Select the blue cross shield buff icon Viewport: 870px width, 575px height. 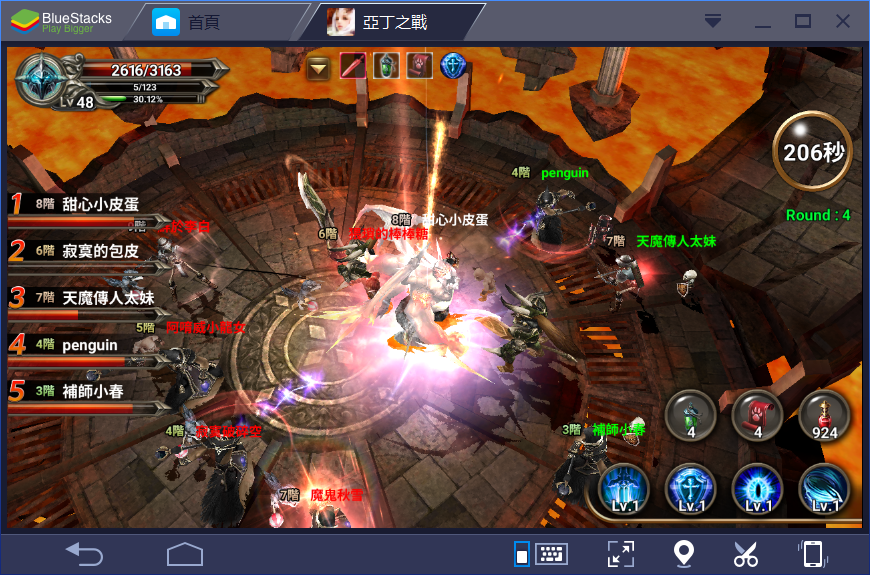(x=454, y=67)
